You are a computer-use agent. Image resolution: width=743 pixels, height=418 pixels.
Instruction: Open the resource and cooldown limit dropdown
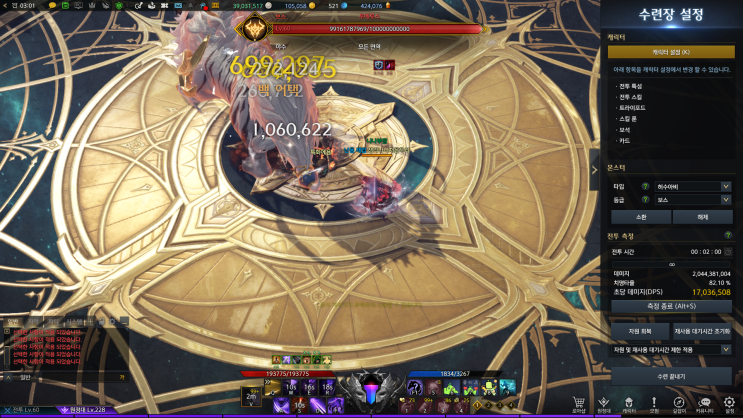(x=671, y=350)
